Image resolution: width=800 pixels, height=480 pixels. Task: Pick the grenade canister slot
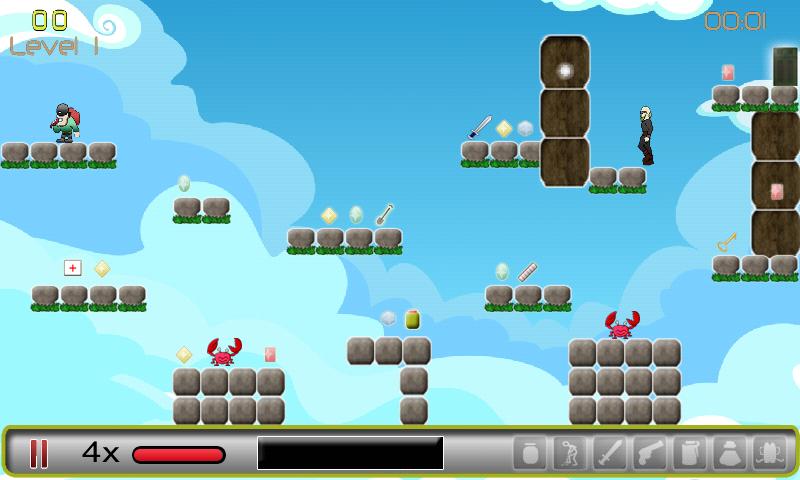(x=690, y=453)
